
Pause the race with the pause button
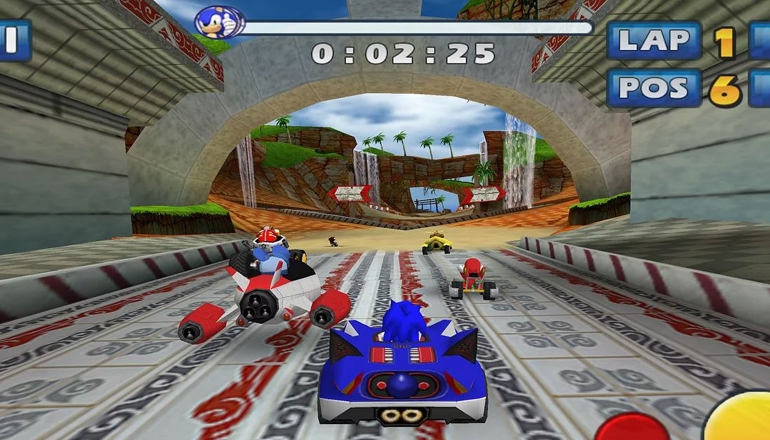coord(13,40)
